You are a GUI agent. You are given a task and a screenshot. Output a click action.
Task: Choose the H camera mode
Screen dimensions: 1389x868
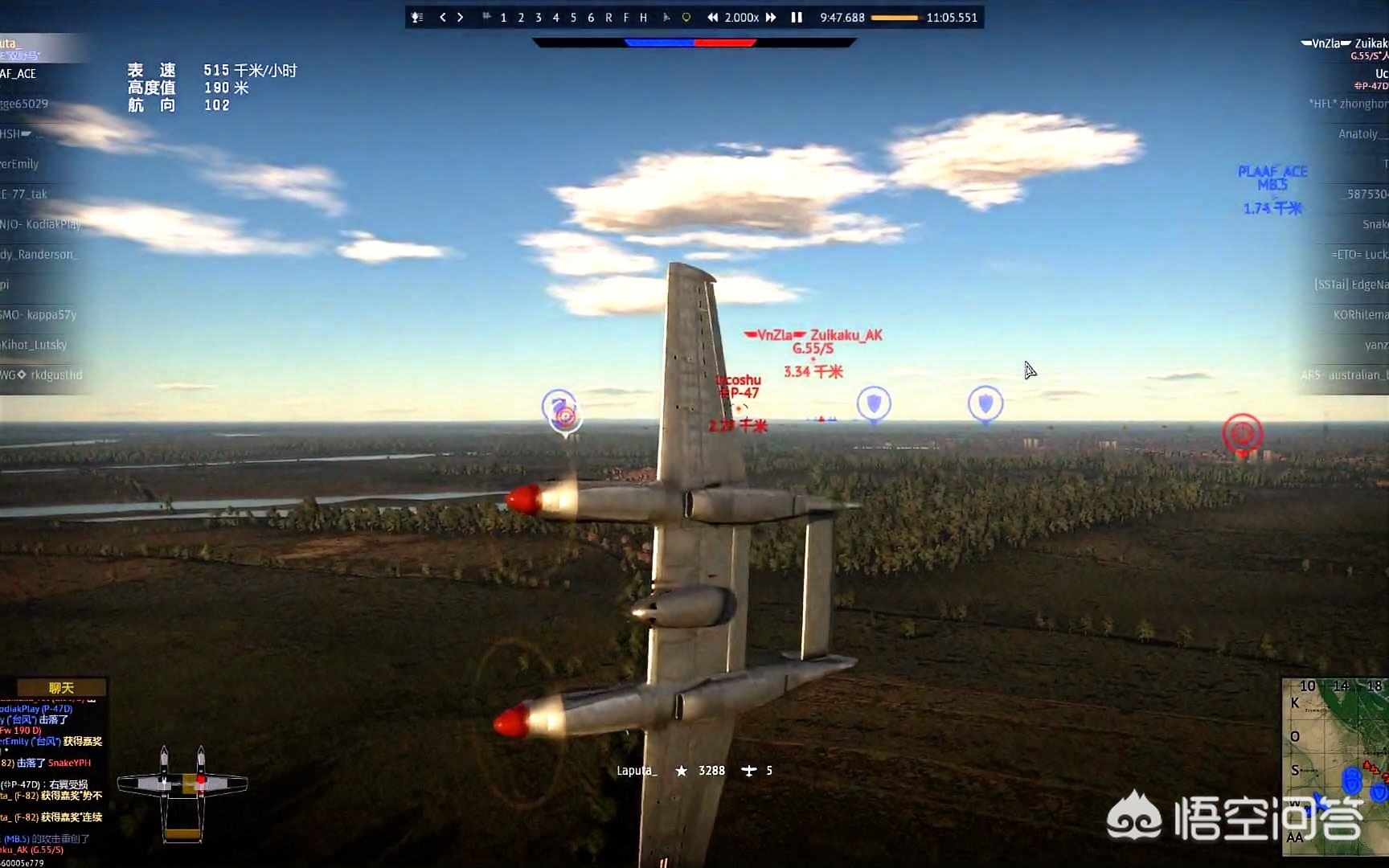coord(643,17)
